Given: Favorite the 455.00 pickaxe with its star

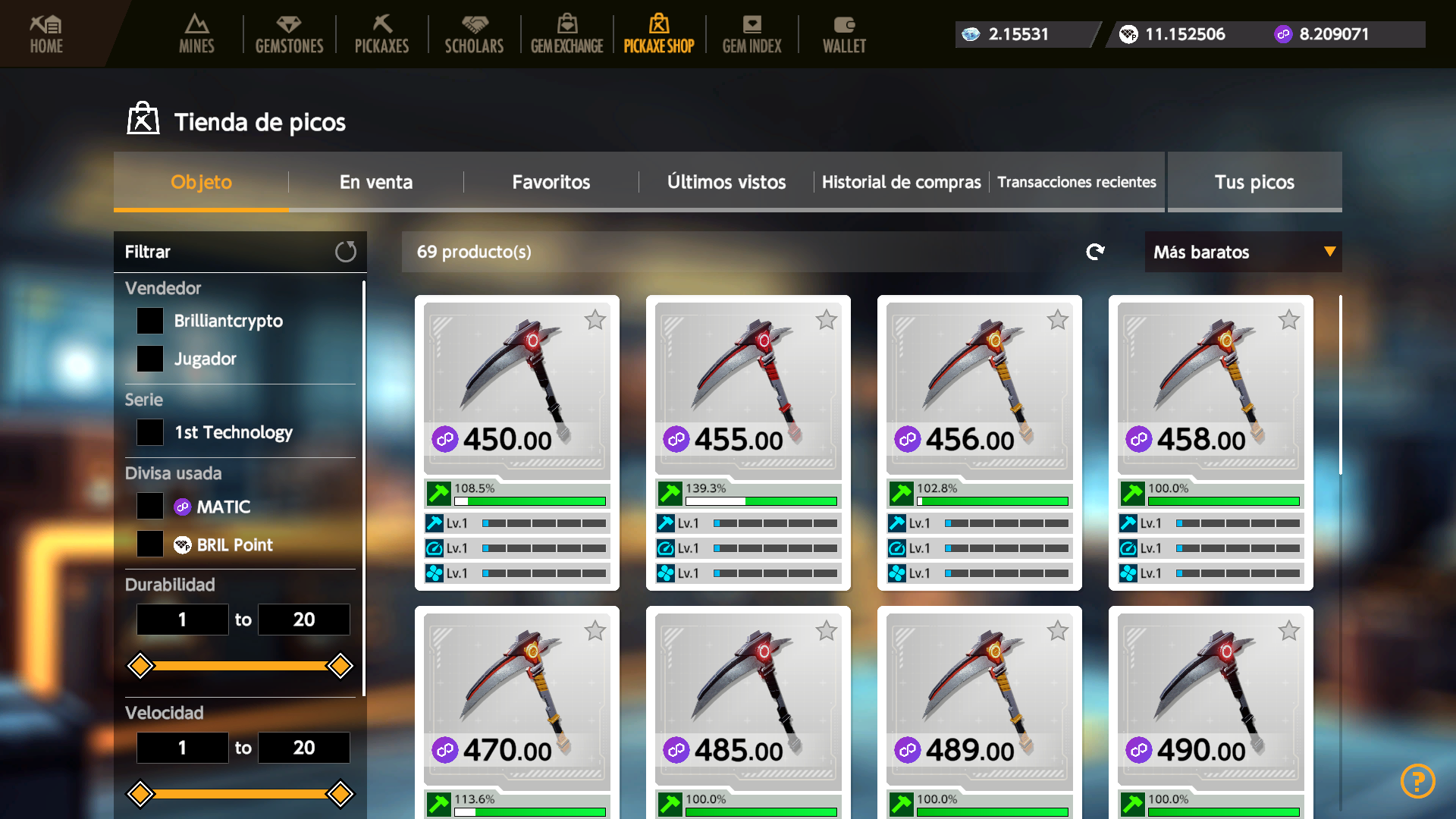Looking at the screenshot, I should point(827,320).
